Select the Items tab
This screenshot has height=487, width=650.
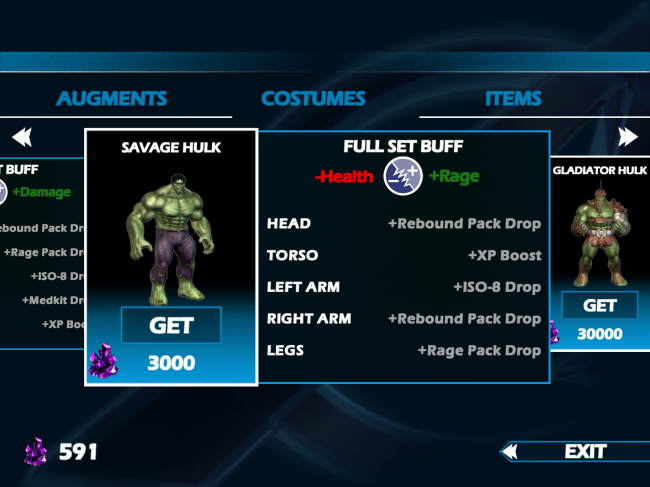(x=513, y=99)
